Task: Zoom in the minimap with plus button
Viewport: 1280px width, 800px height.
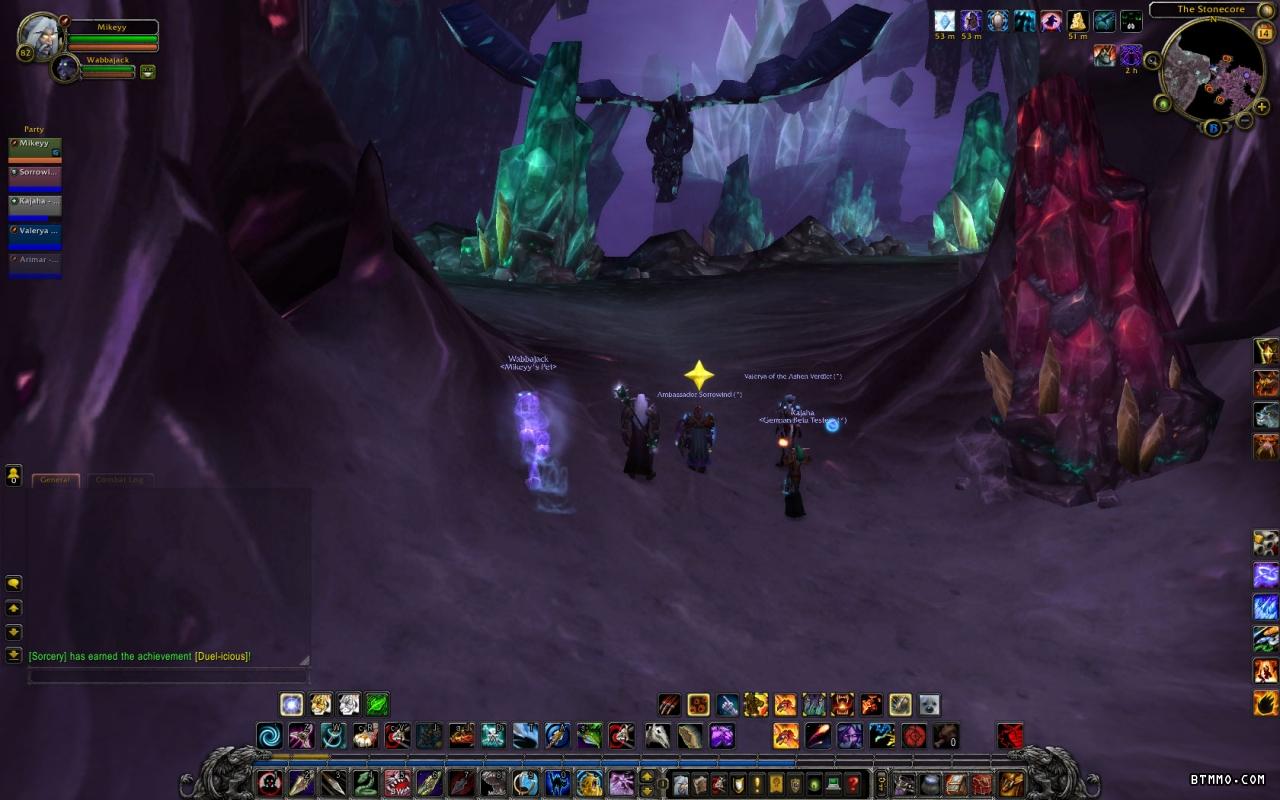Action: [x=1262, y=107]
